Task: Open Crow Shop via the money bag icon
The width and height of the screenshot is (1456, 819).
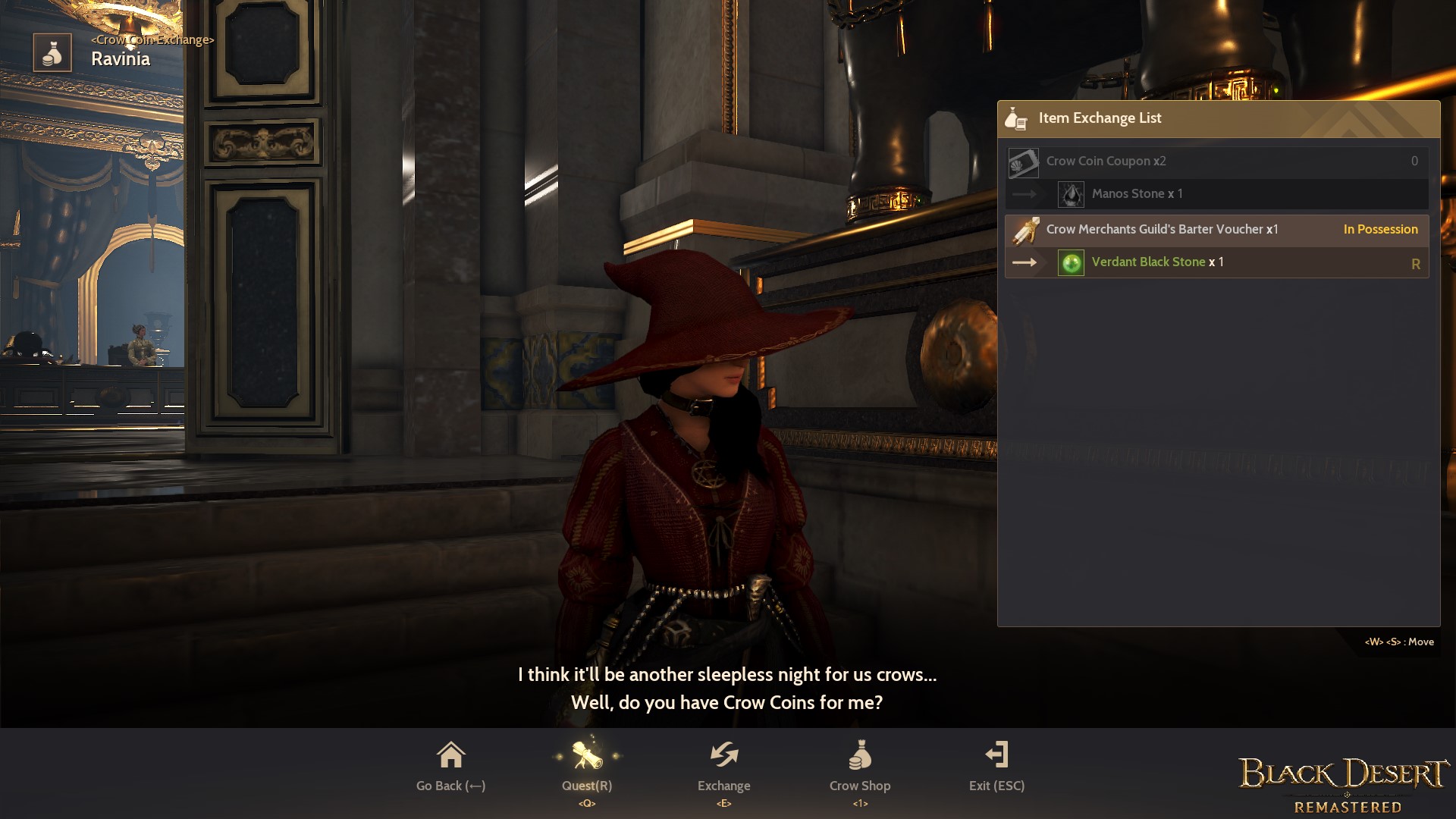Action: [x=860, y=755]
